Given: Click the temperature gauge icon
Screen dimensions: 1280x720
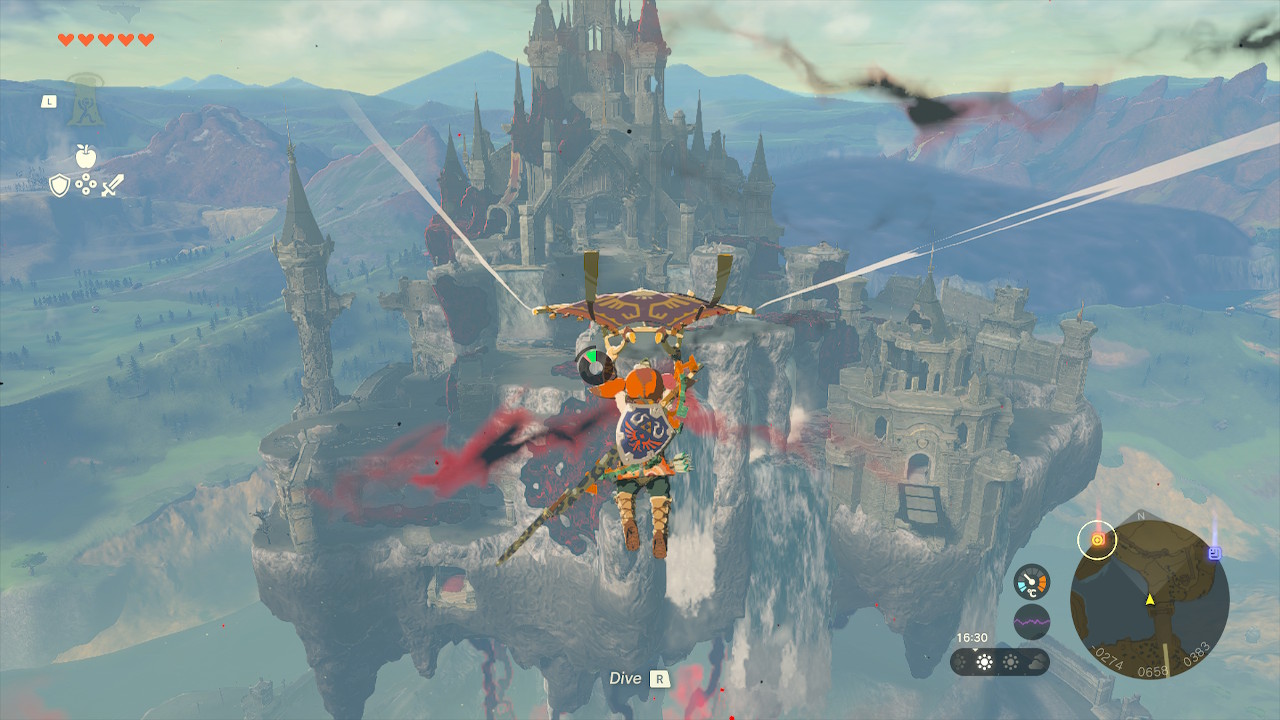Looking at the screenshot, I should (1031, 582).
